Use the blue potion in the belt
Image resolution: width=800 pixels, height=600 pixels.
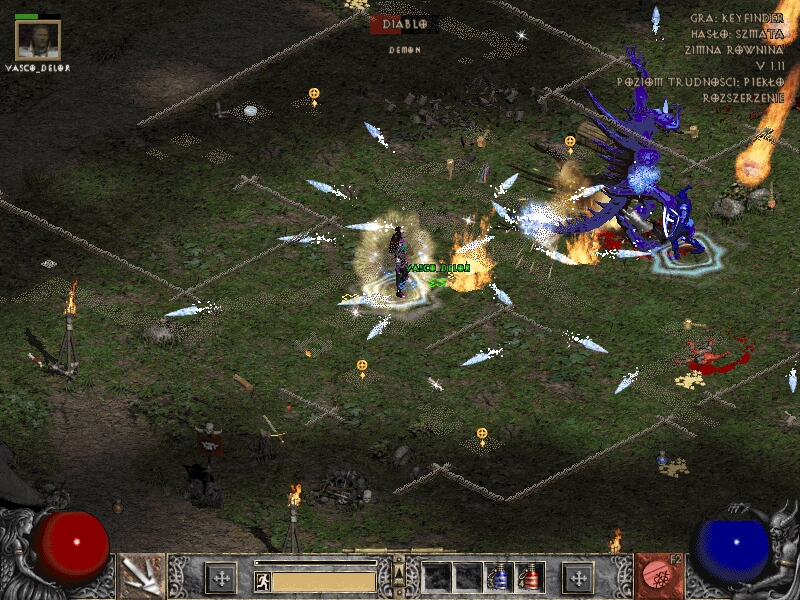498,577
